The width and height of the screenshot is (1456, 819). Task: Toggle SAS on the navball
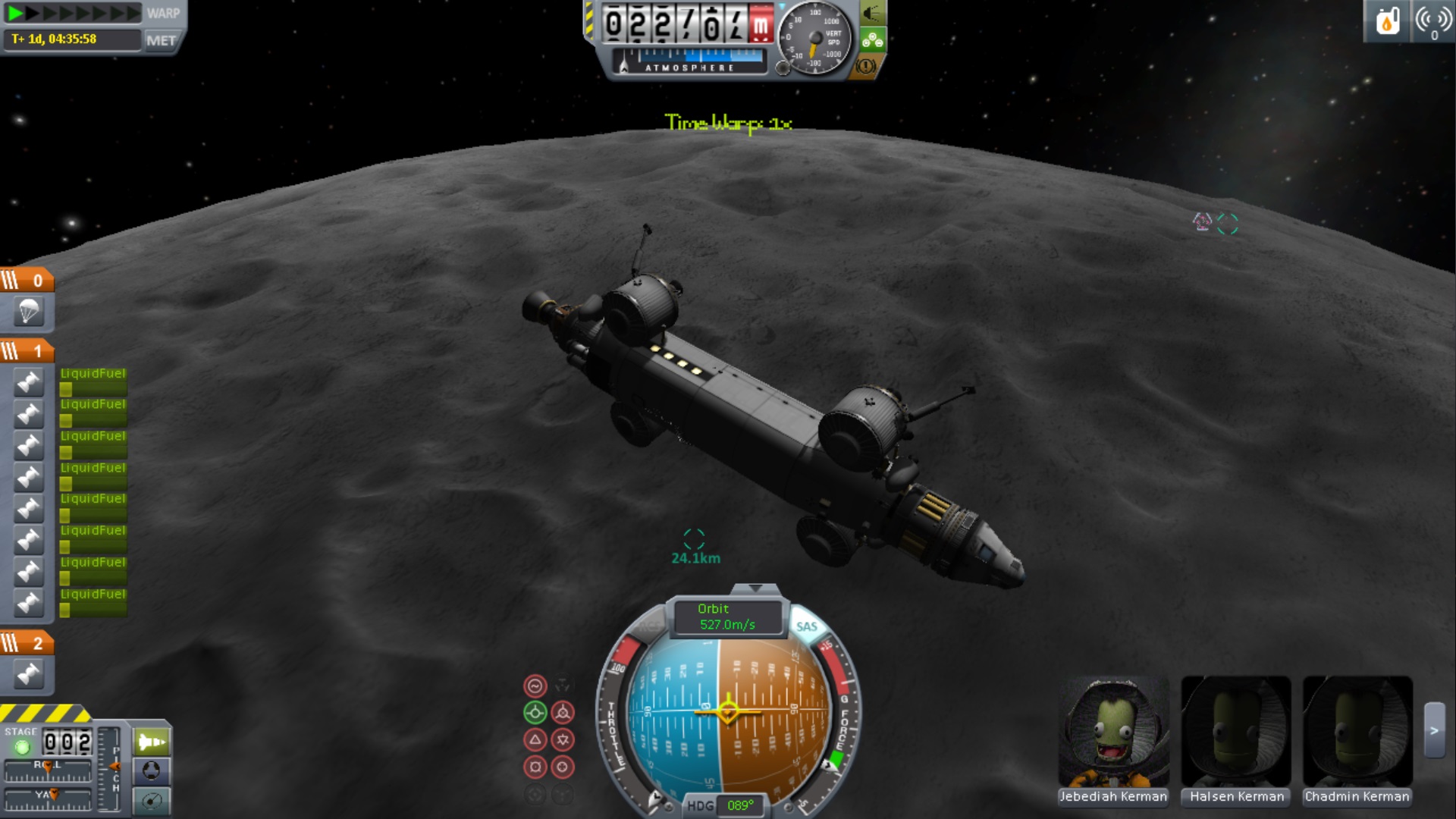tap(806, 626)
